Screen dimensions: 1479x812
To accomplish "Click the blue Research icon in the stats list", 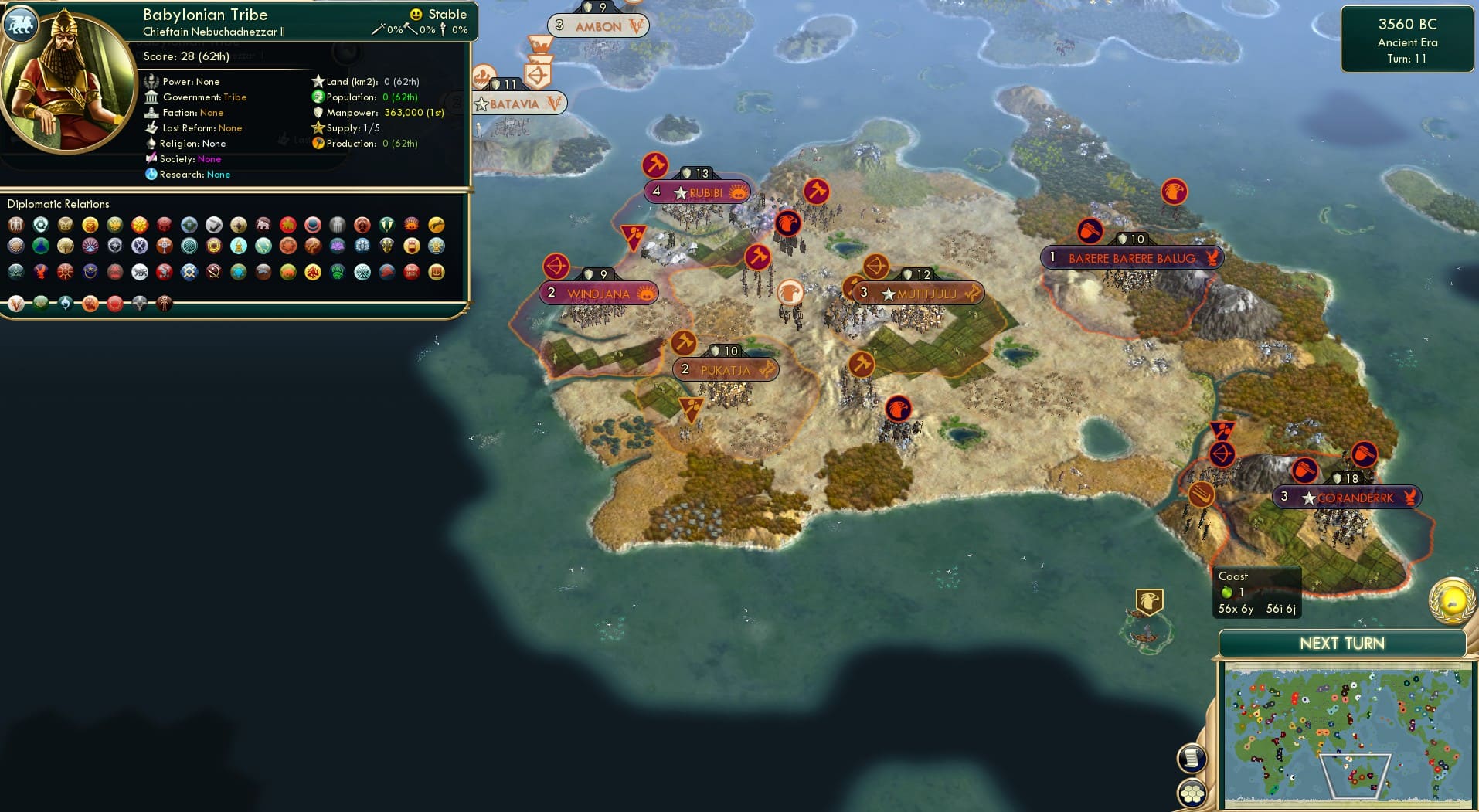I will [151, 175].
